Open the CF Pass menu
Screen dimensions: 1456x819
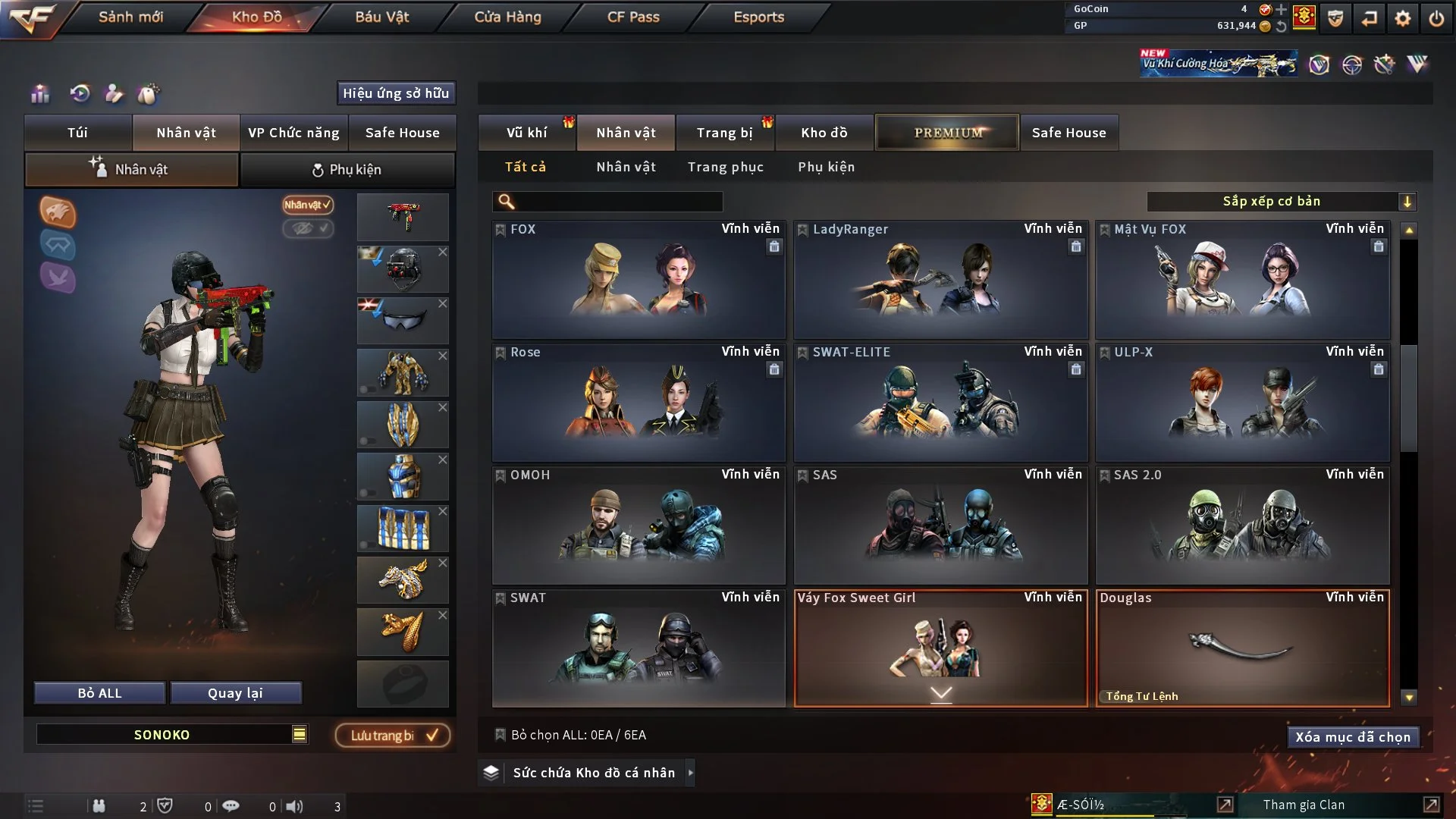(x=633, y=17)
